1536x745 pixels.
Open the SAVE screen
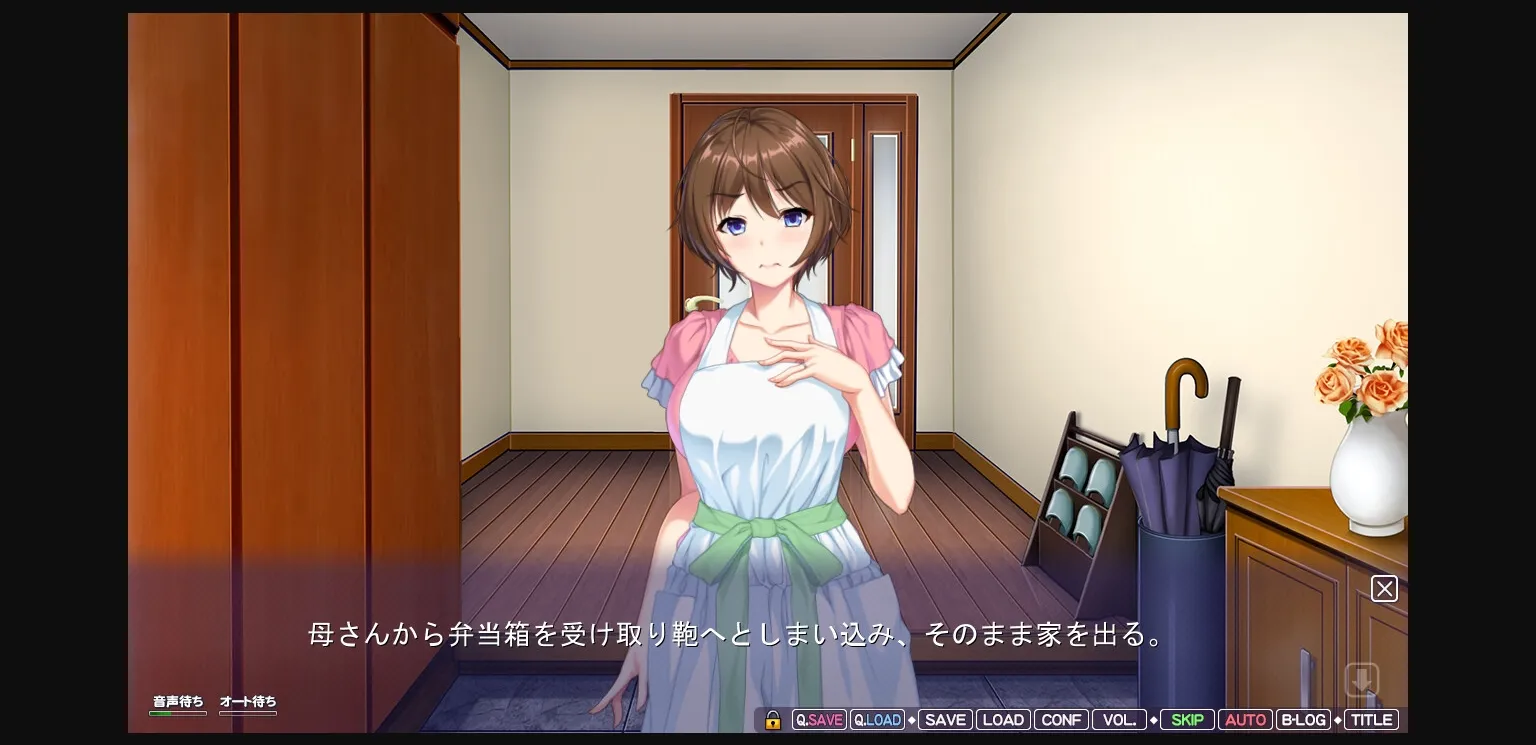[x=945, y=719]
